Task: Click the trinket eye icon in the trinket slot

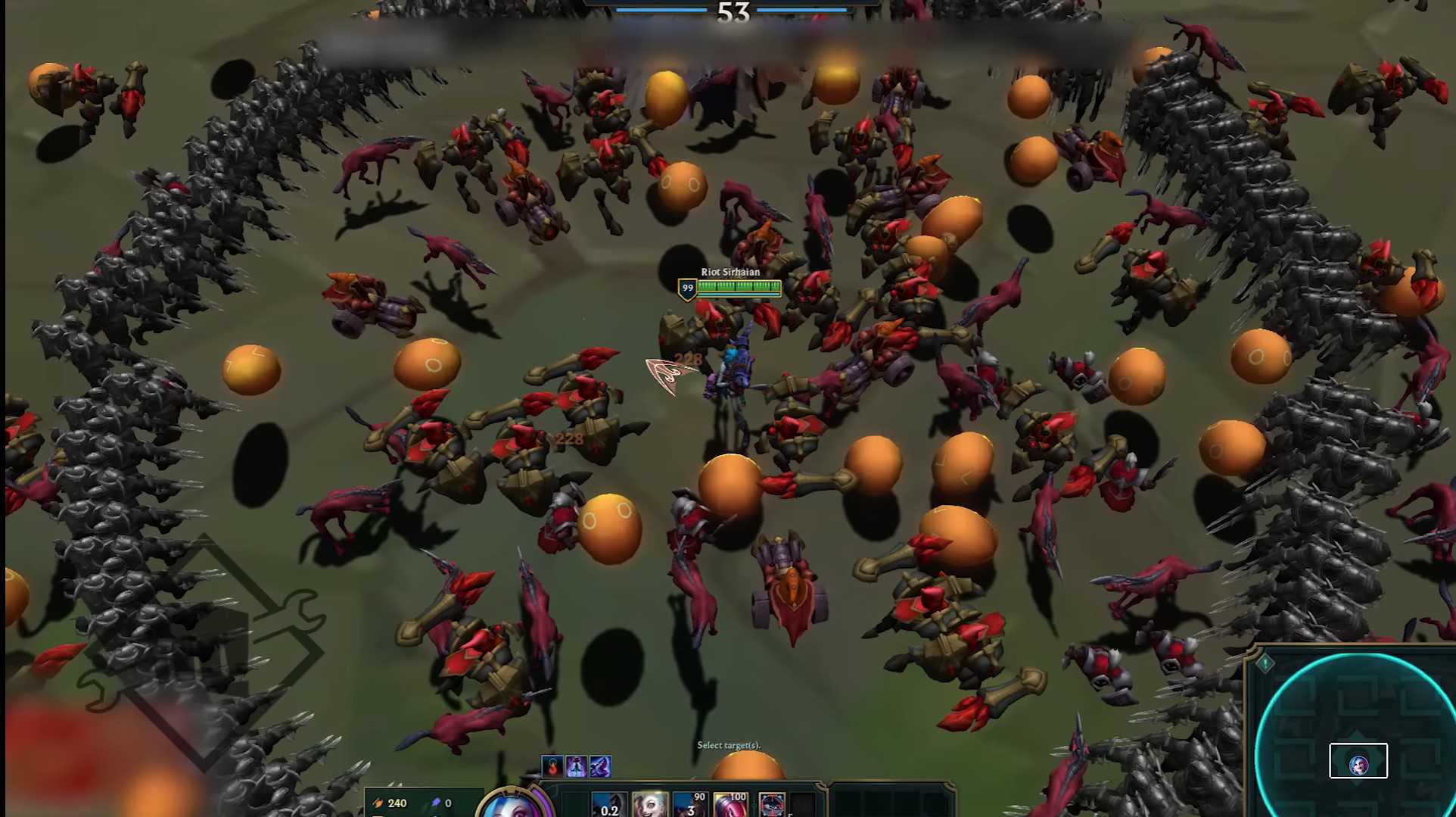Action: point(772,803)
